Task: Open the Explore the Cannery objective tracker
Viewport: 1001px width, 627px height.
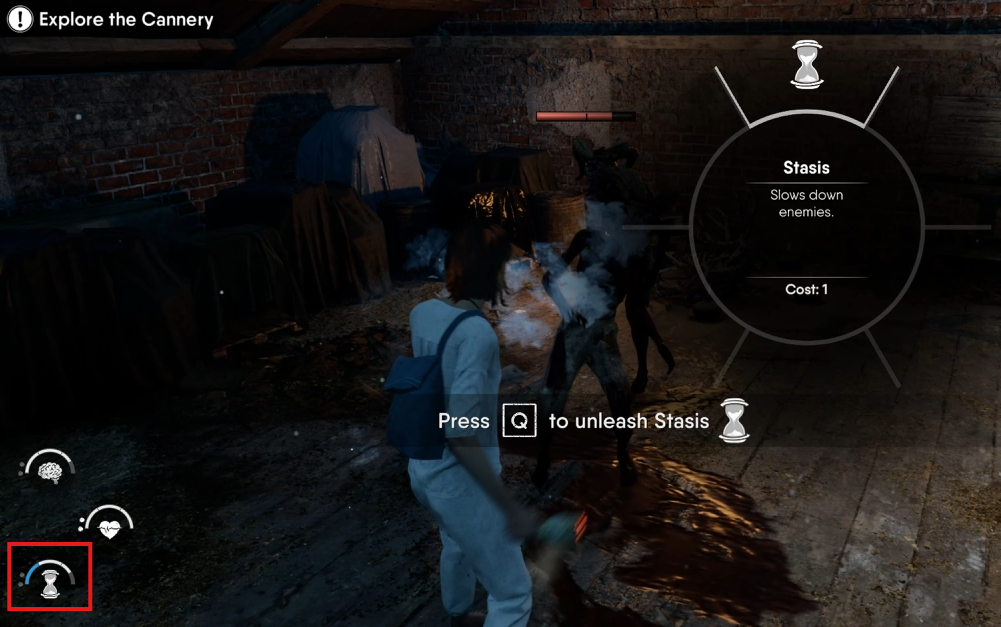Action: pos(111,19)
